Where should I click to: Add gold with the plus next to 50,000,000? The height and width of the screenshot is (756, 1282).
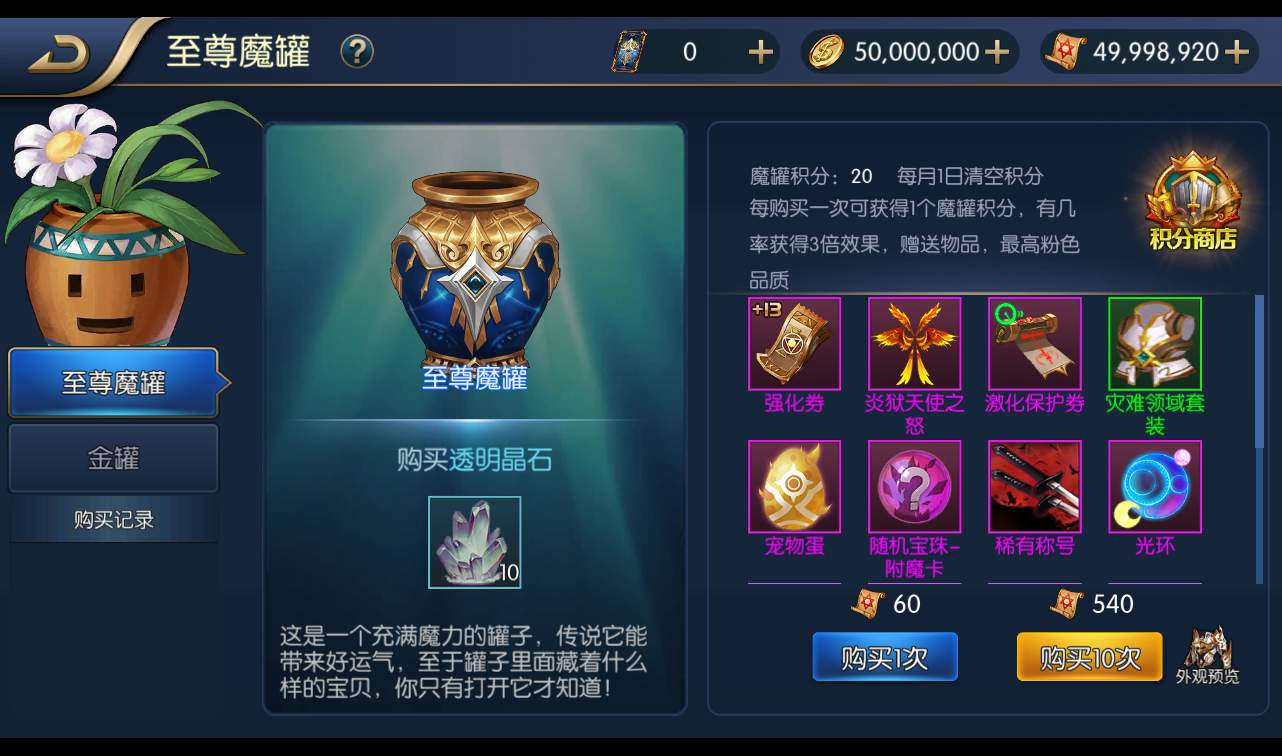(996, 51)
